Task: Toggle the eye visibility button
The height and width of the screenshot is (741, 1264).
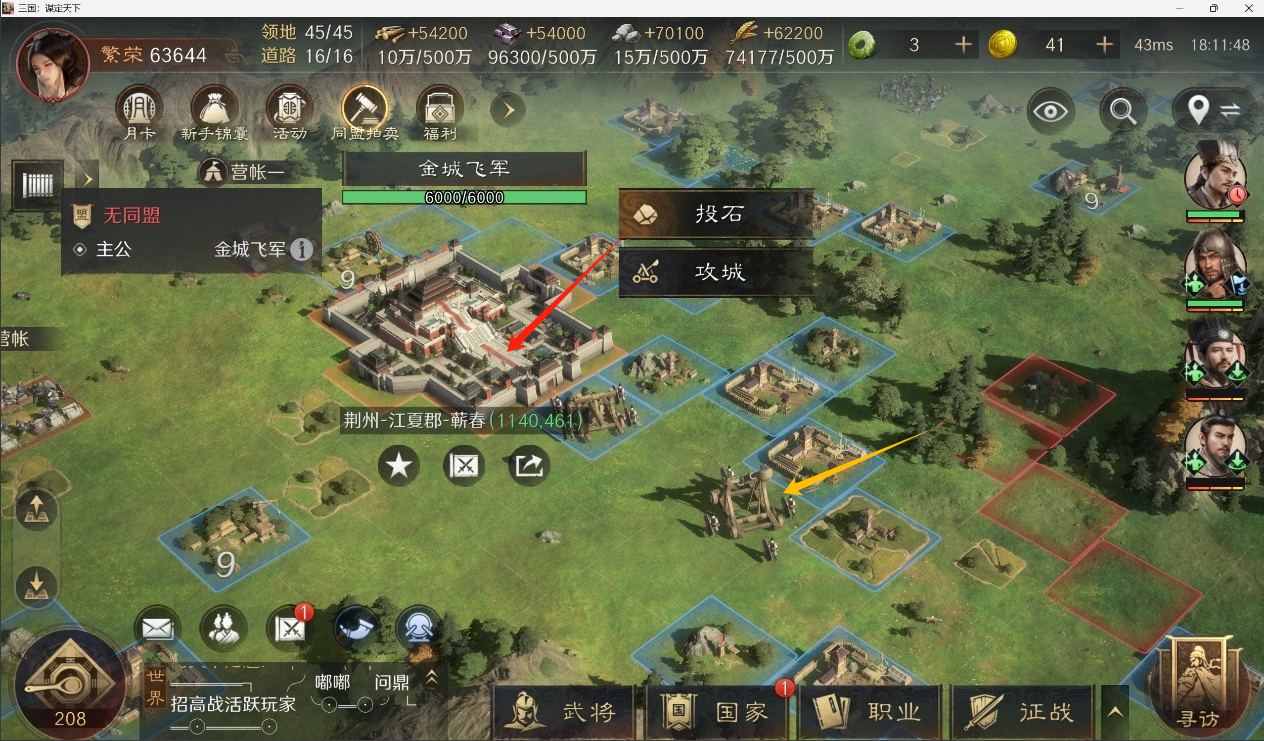Action: point(1051,110)
